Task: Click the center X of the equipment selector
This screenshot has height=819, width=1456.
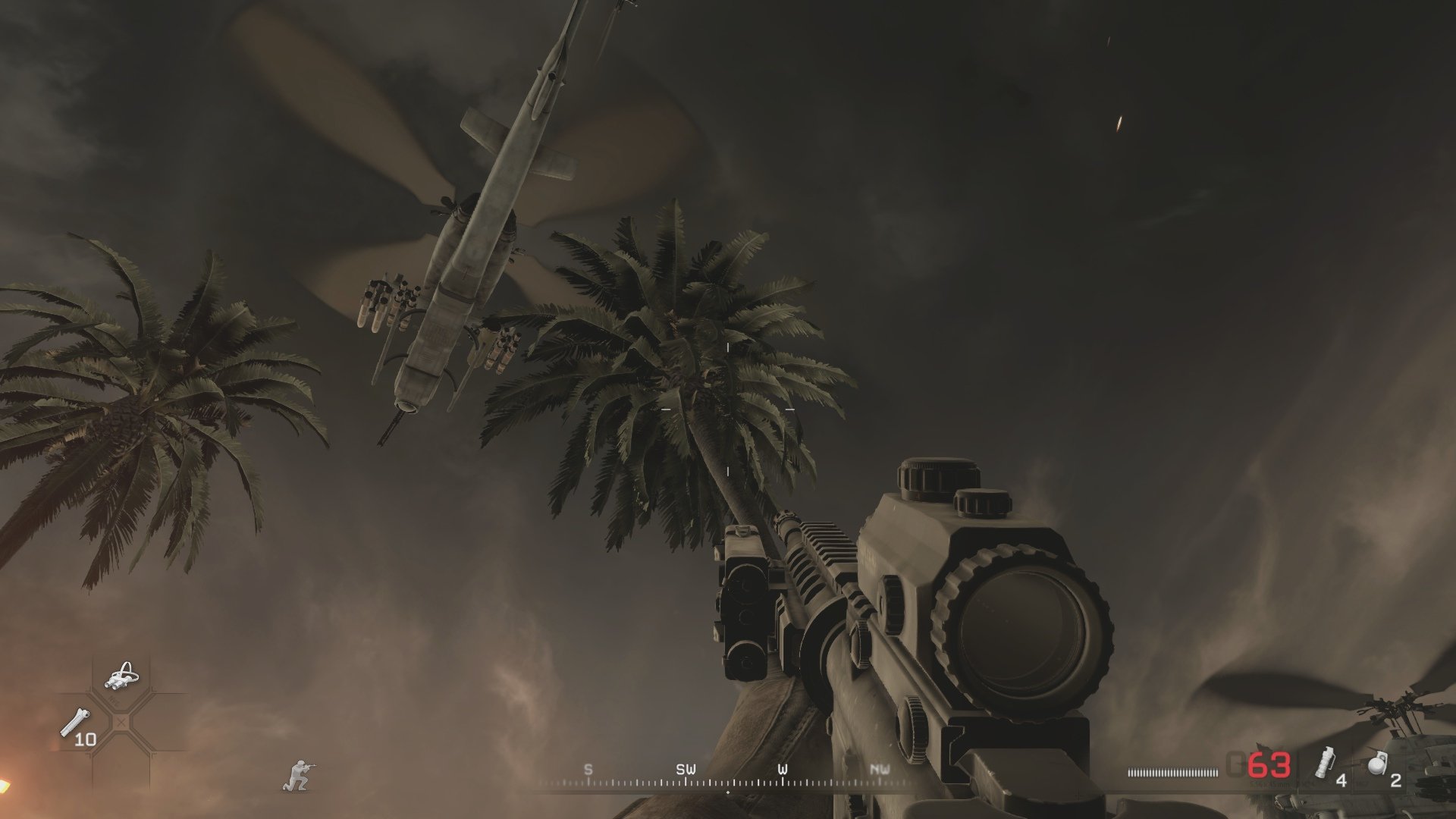Action: (x=121, y=722)
